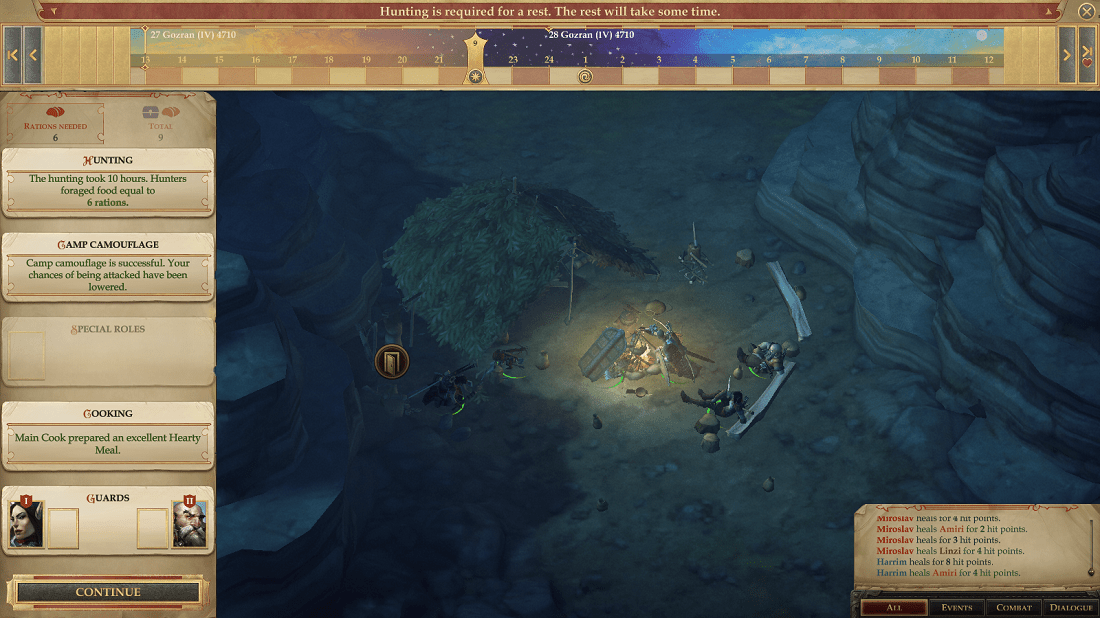The height and width of the screenshot is (618, 1100).
Task: Click the exit door marker by the tent
Action: (391, 362)
